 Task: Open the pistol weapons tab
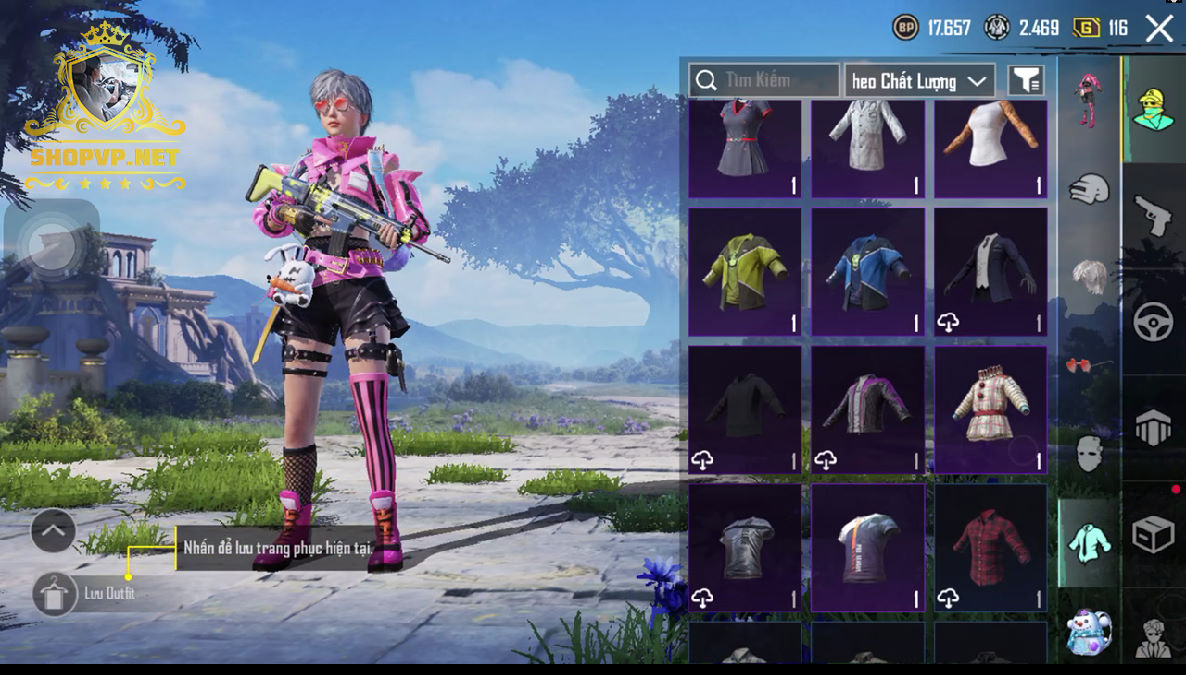[x=1153, y=215]
